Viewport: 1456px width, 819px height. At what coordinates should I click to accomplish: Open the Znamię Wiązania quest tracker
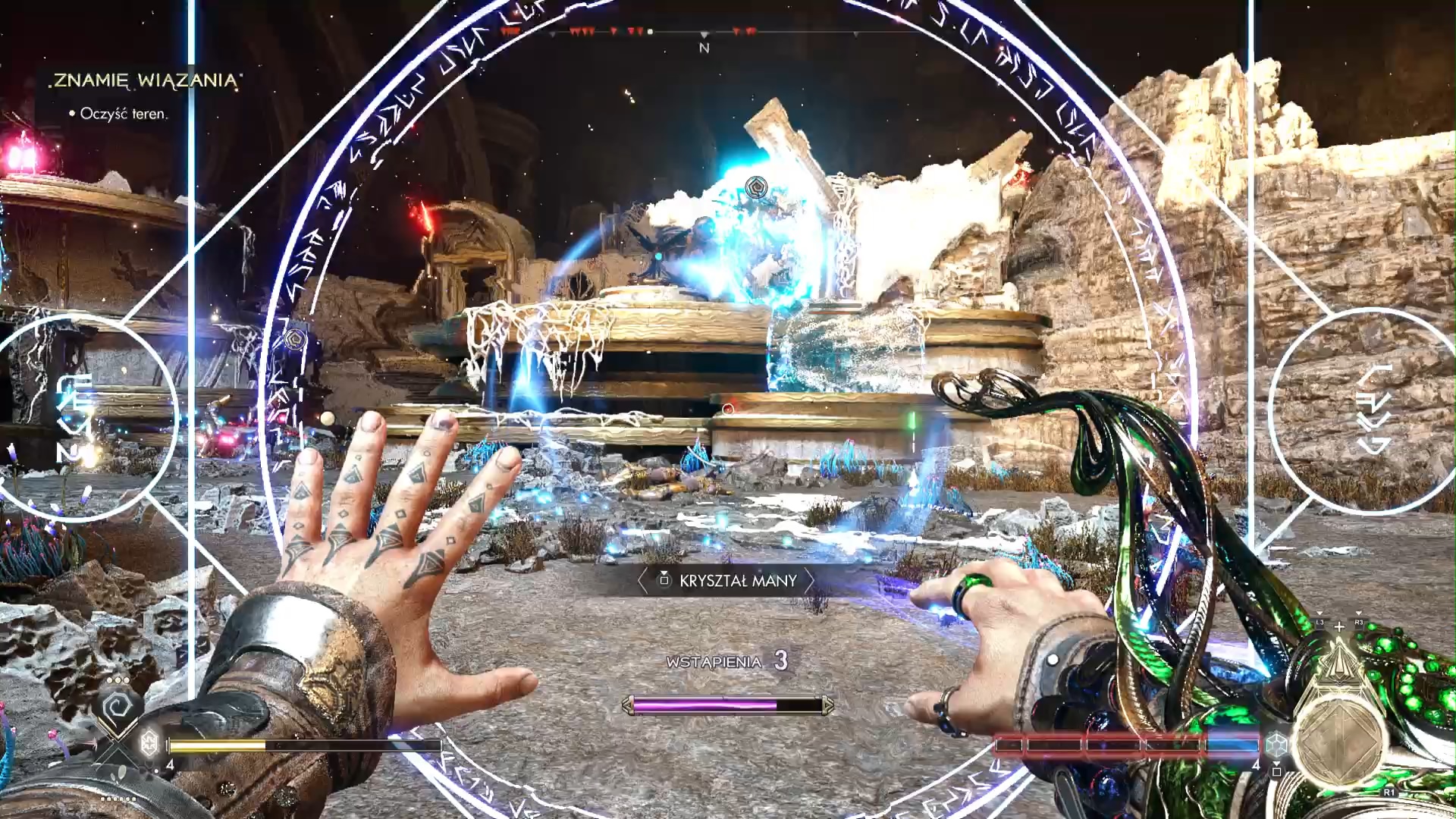click(x=145, y=80)
